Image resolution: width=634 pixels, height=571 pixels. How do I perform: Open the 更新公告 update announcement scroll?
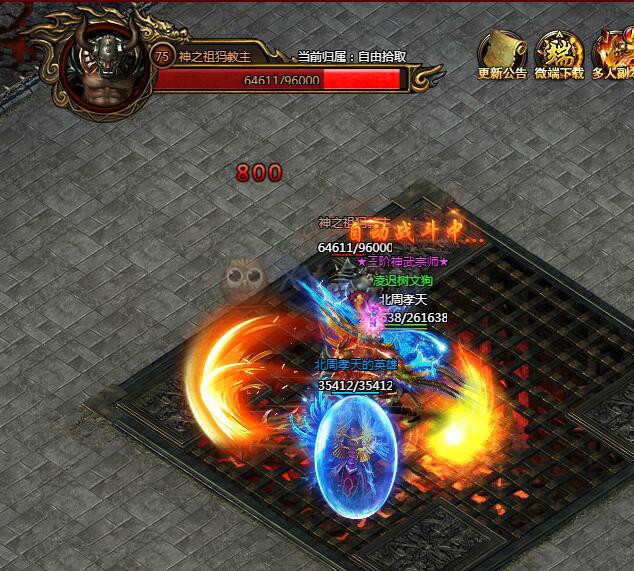point(502,52)
